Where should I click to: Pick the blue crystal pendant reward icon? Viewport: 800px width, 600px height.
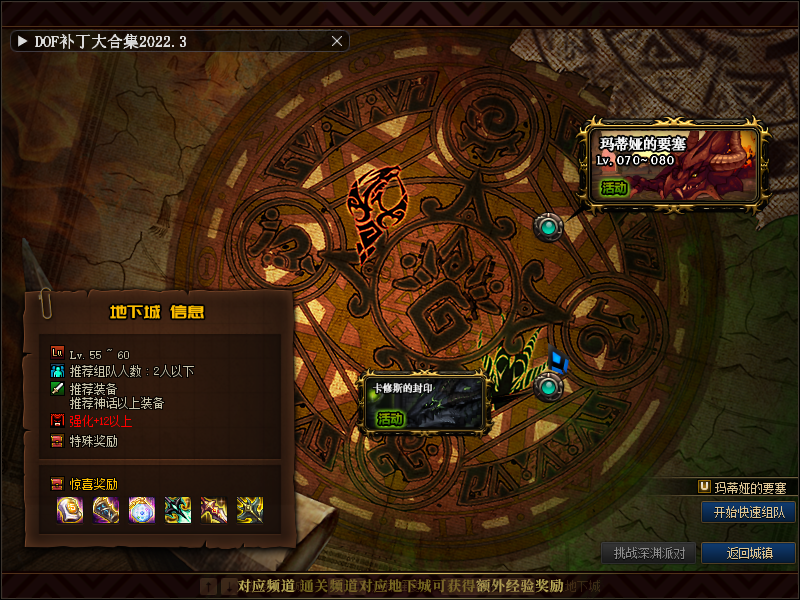[x=142, y=509]
